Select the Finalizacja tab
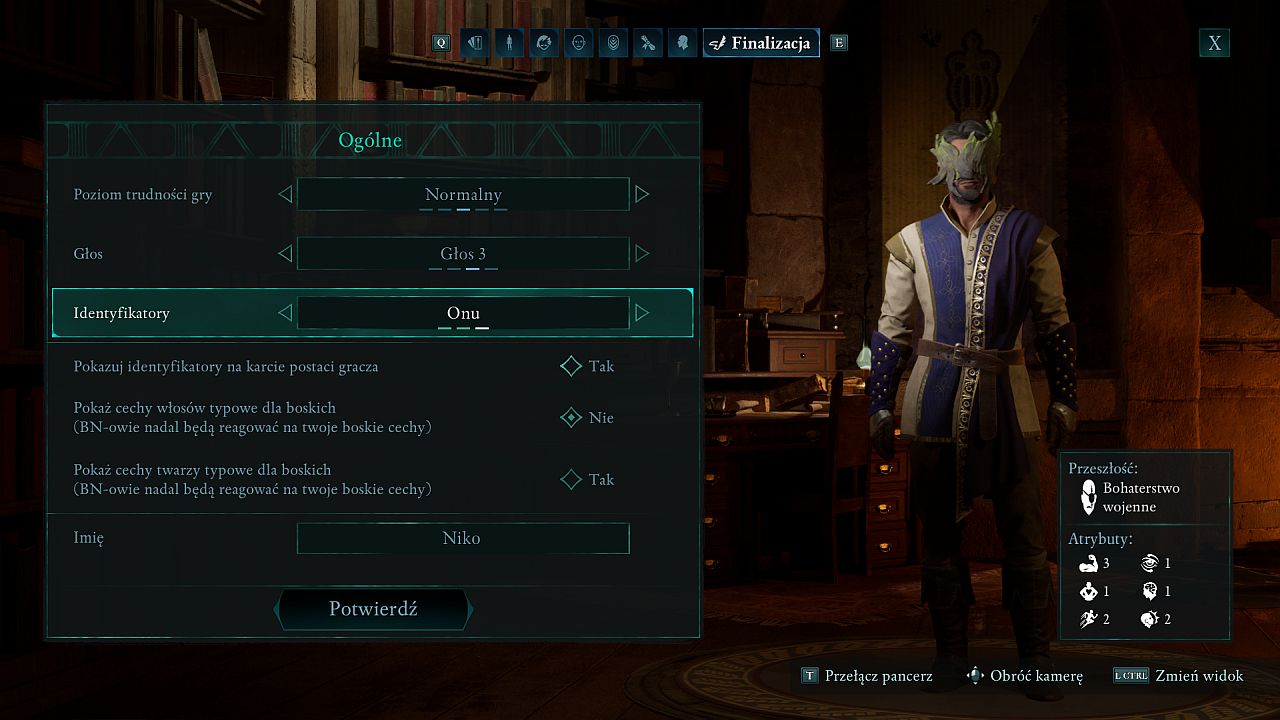Image resolution: width=1280 pixels, height=720 pixels. click(x=761, y=43)
